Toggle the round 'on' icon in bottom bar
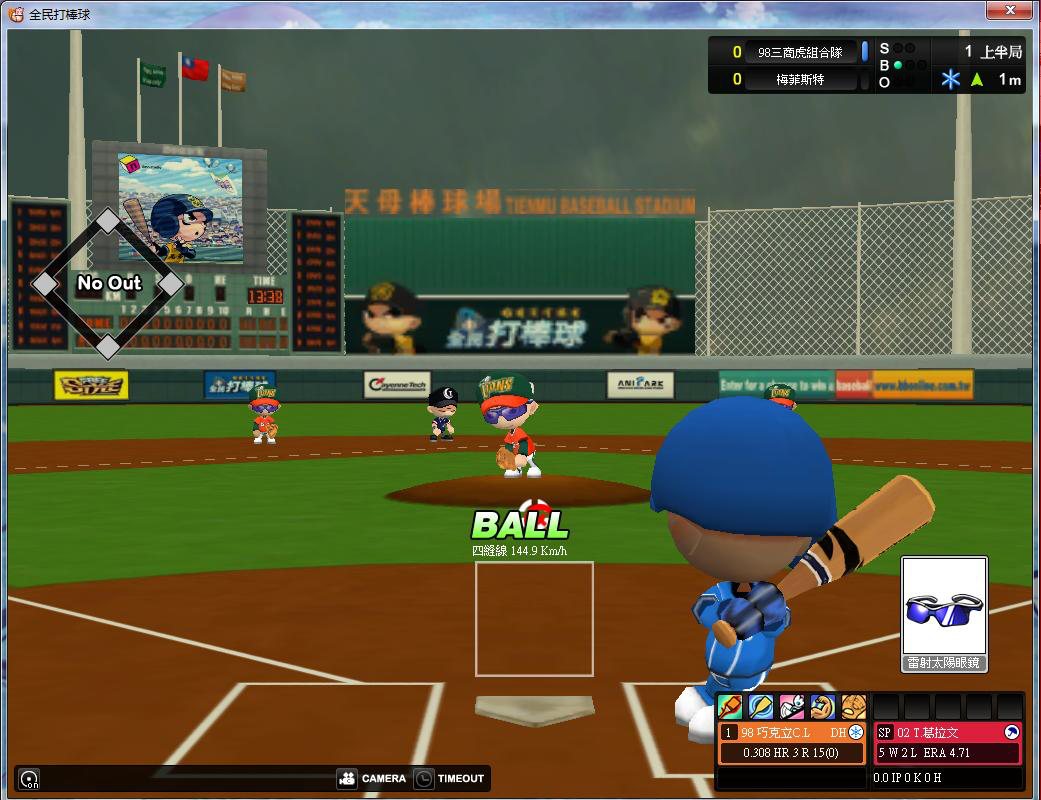The height and width of the screenshot is (800, 1041). (30, 779)
